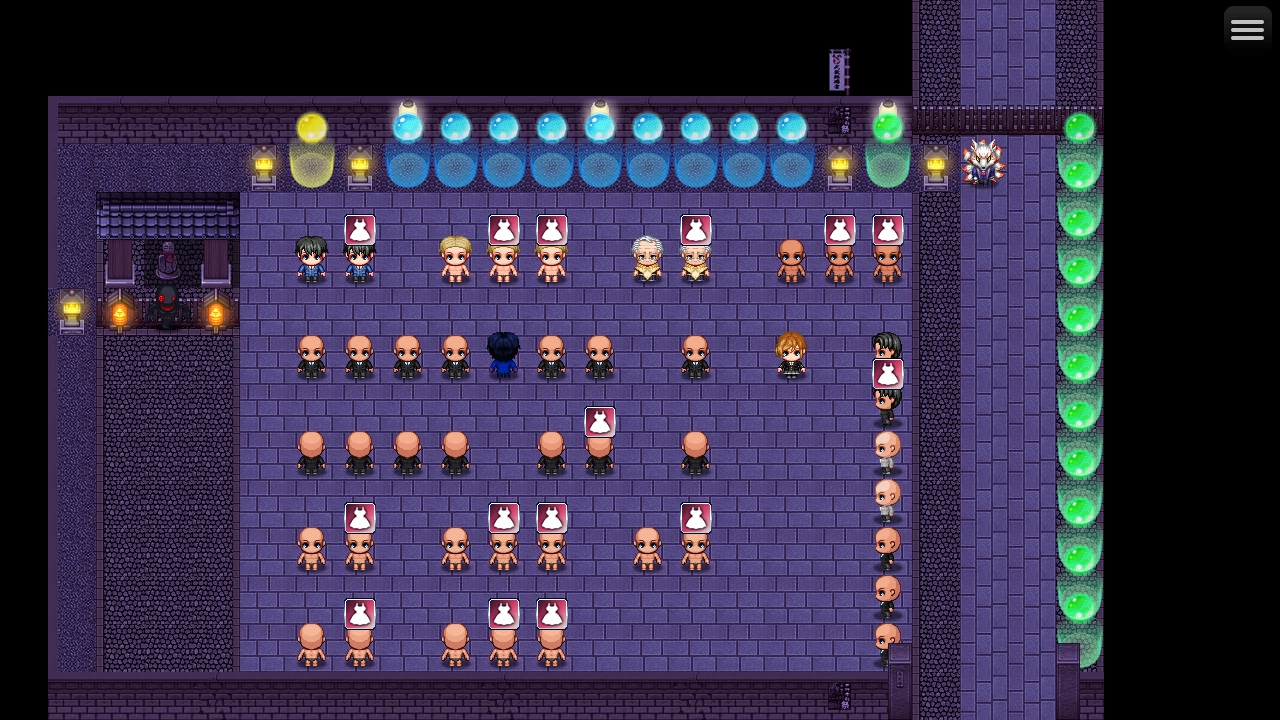Click the rightmost dress icon in the top row
The height and width of the screenshot is (720, 1280).
coord(888,229)
